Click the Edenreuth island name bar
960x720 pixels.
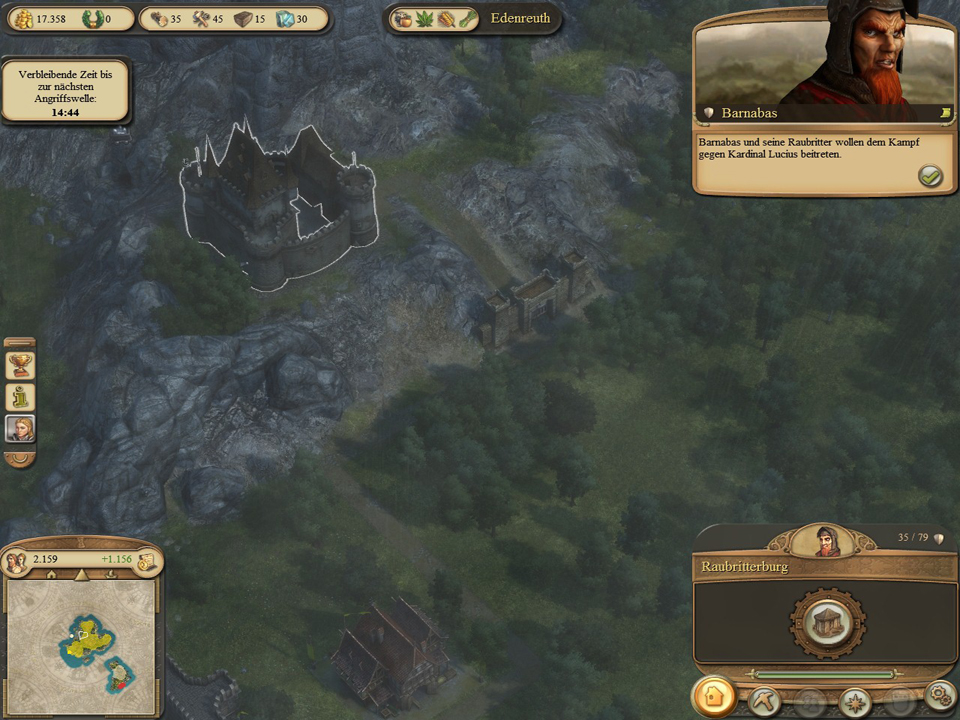click(520, 18)
